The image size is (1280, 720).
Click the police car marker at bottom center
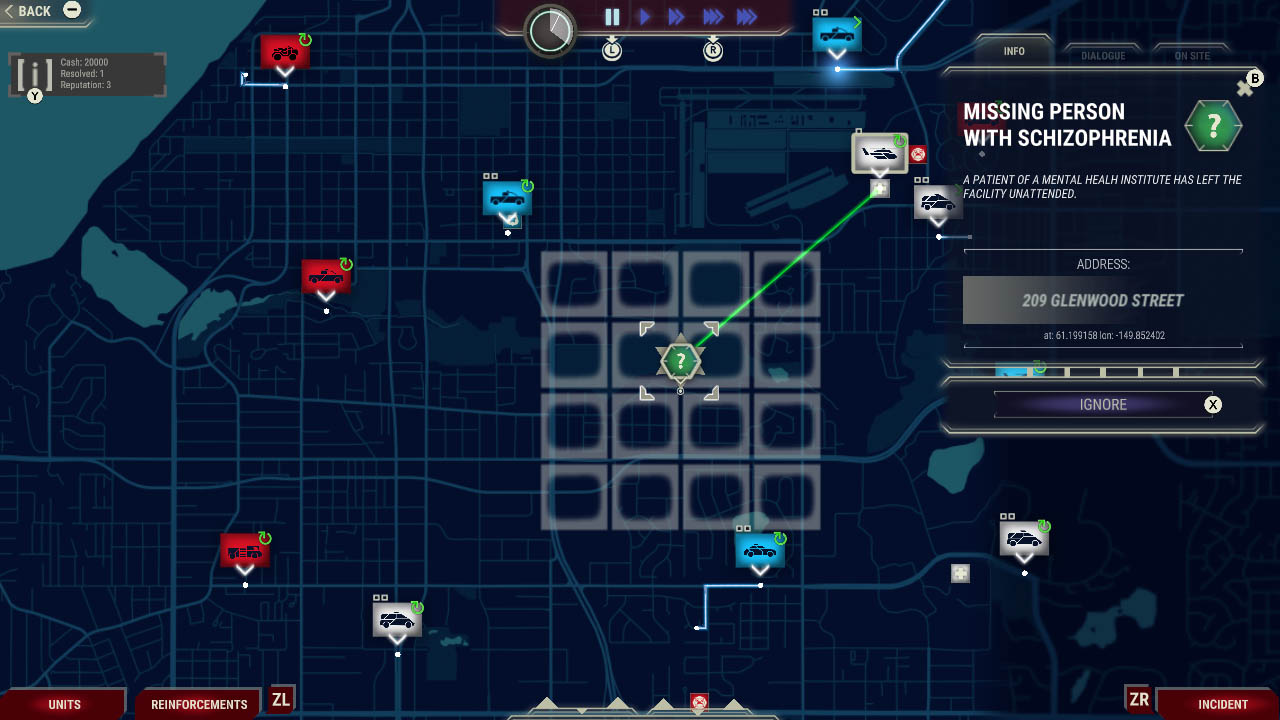coord(760,549)
